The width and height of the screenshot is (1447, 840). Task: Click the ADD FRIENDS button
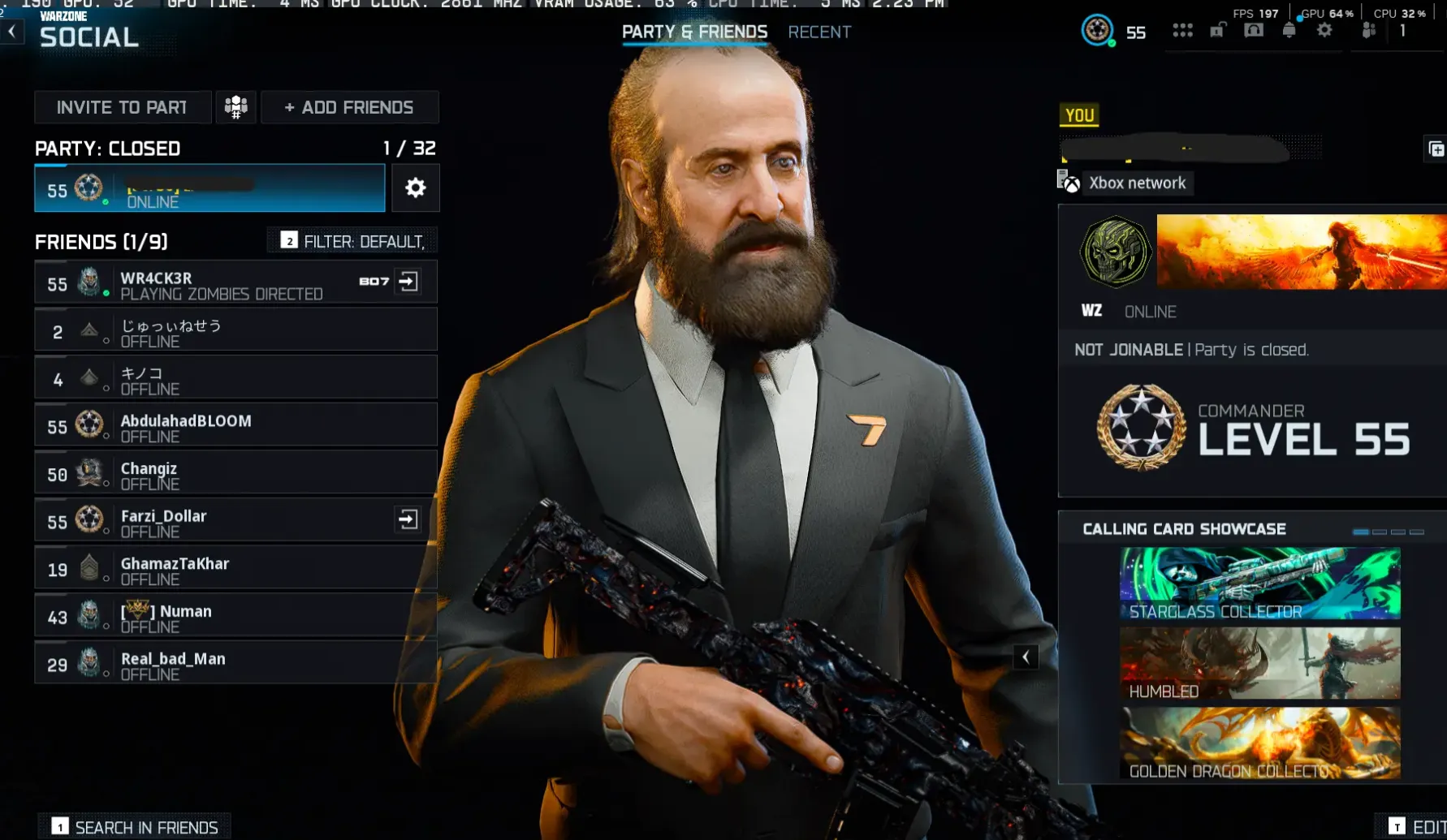(x=349, y=106)
